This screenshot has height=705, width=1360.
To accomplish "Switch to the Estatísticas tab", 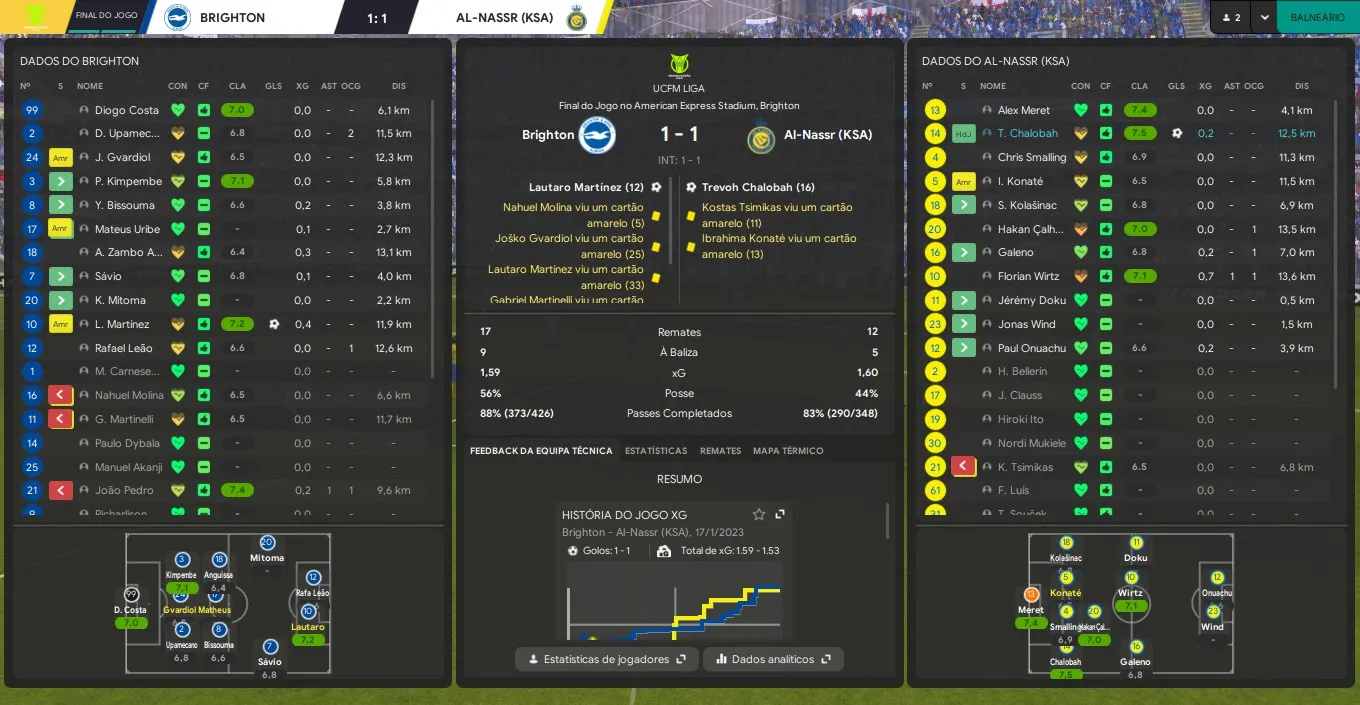I will coord(656,451).
